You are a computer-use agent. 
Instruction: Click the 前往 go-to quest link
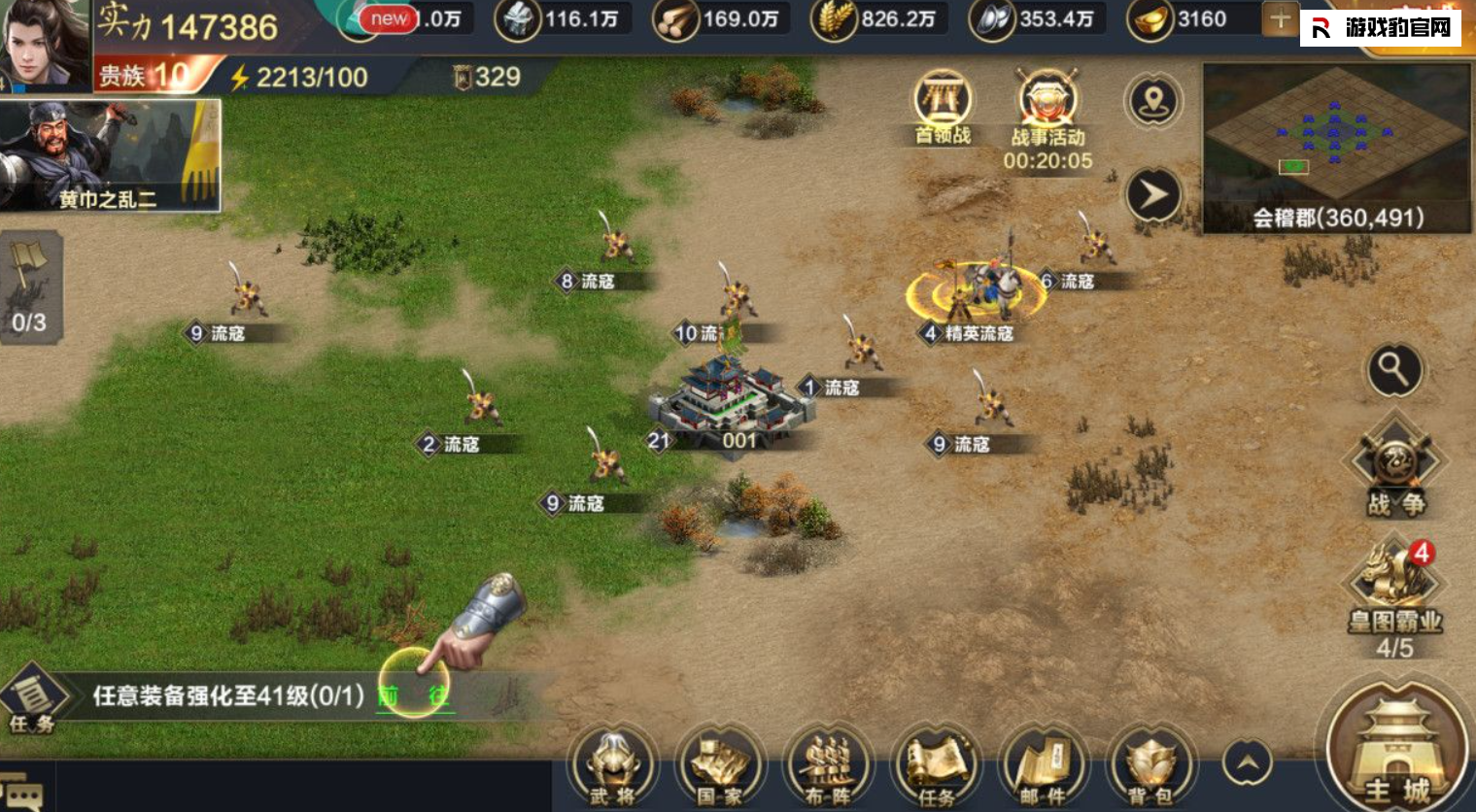point(414,696)
